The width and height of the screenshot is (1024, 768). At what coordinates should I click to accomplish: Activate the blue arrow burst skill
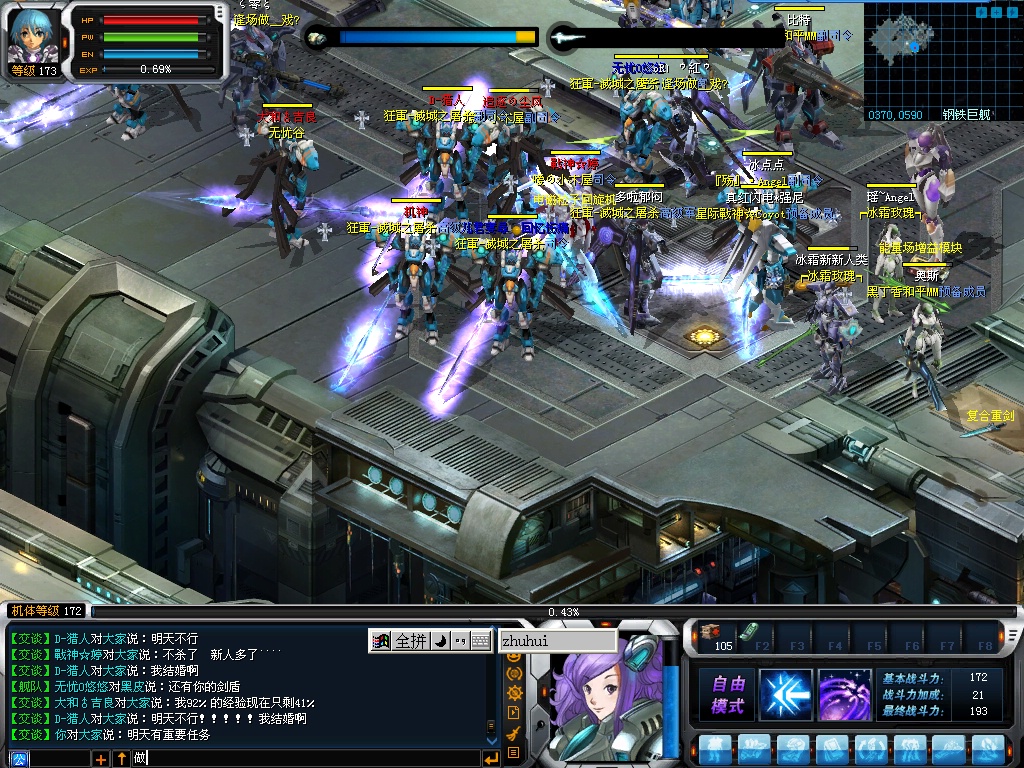point(786,694)
